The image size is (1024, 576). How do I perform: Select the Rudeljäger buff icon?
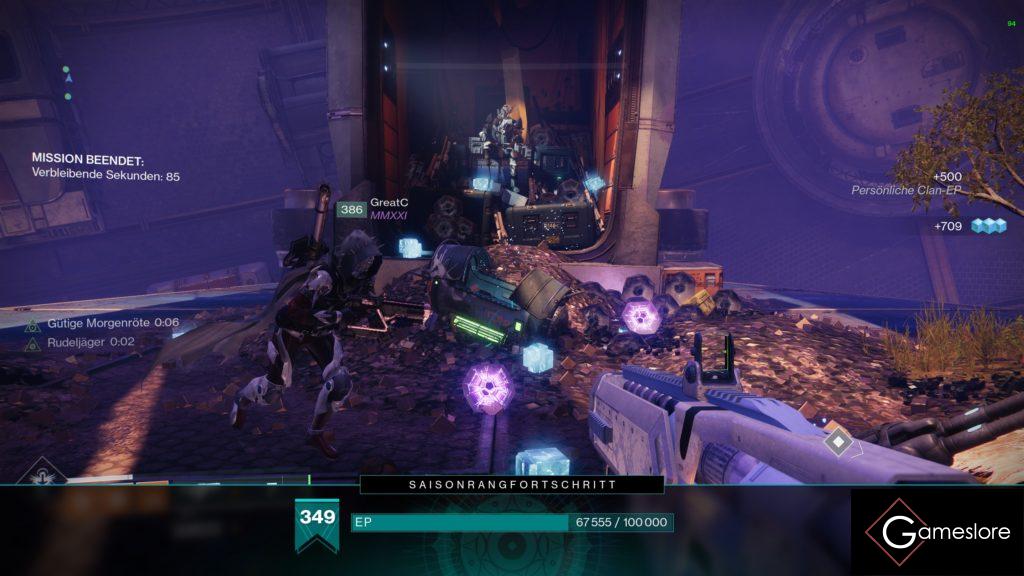(x=32, y=342)
